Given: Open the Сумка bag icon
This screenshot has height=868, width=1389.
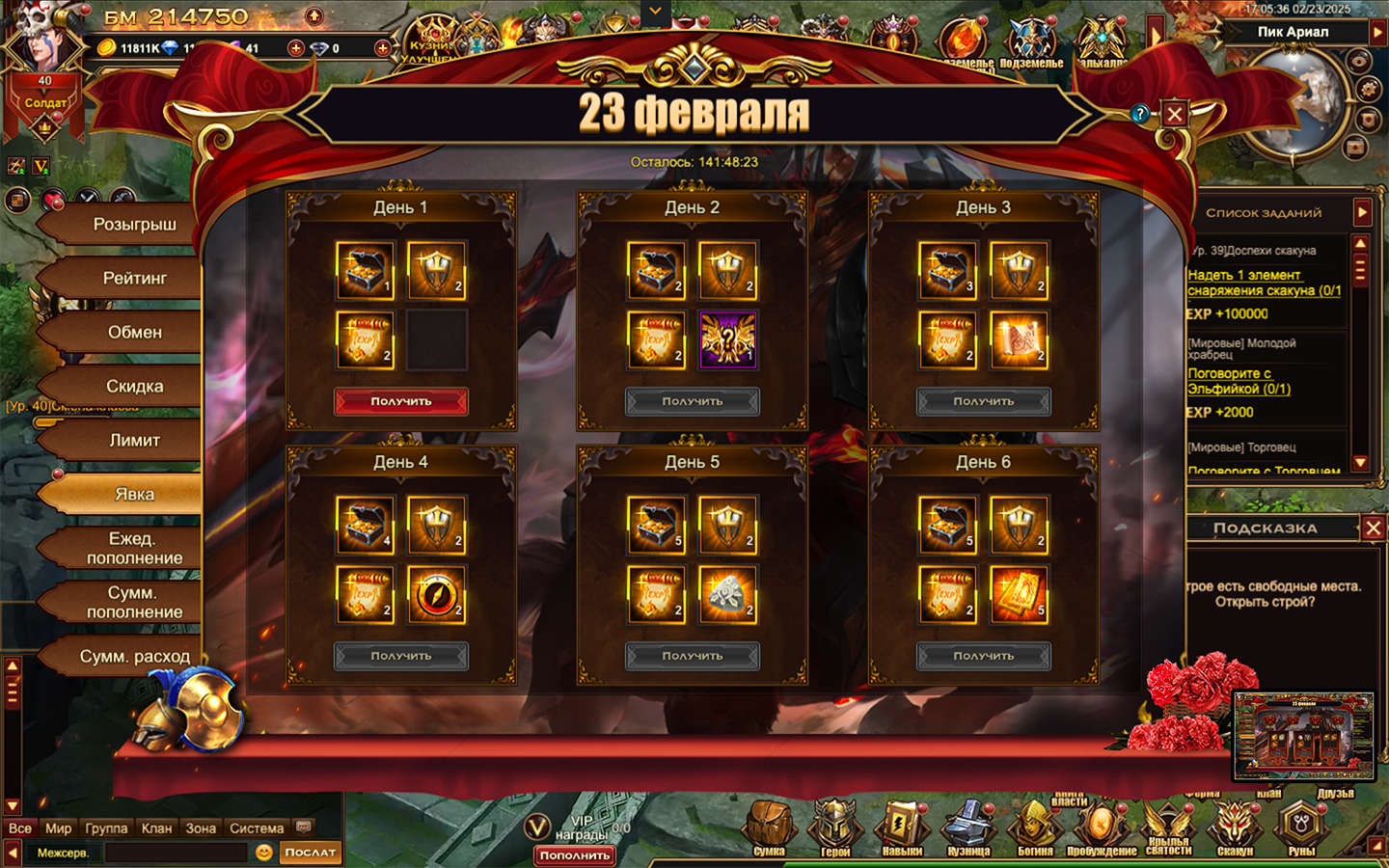Looking at the screenshot, I should point(769,827).
